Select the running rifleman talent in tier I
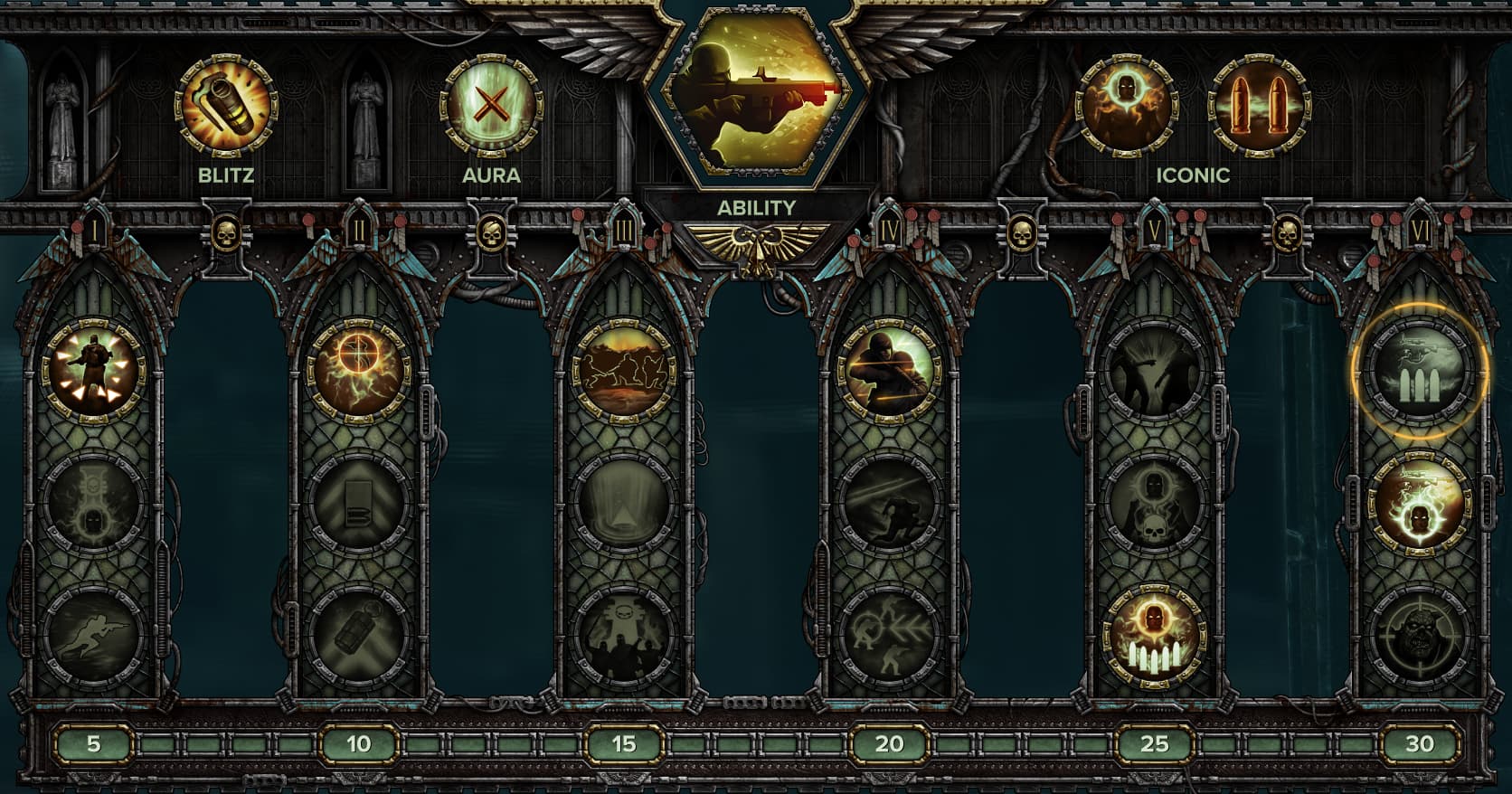Viewport: 1512px width, 794px height. (x=93, y=635)
